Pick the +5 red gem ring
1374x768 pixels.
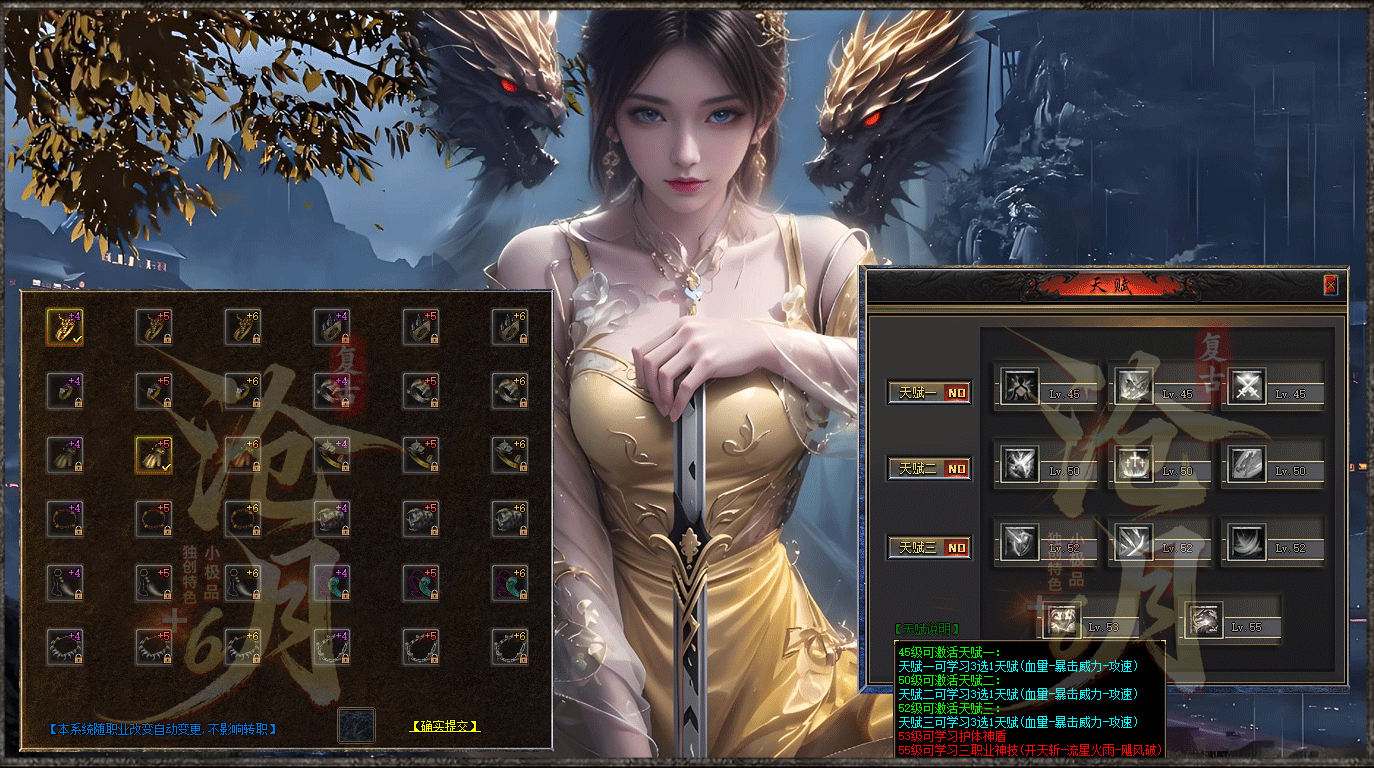(x=153, y=390)
